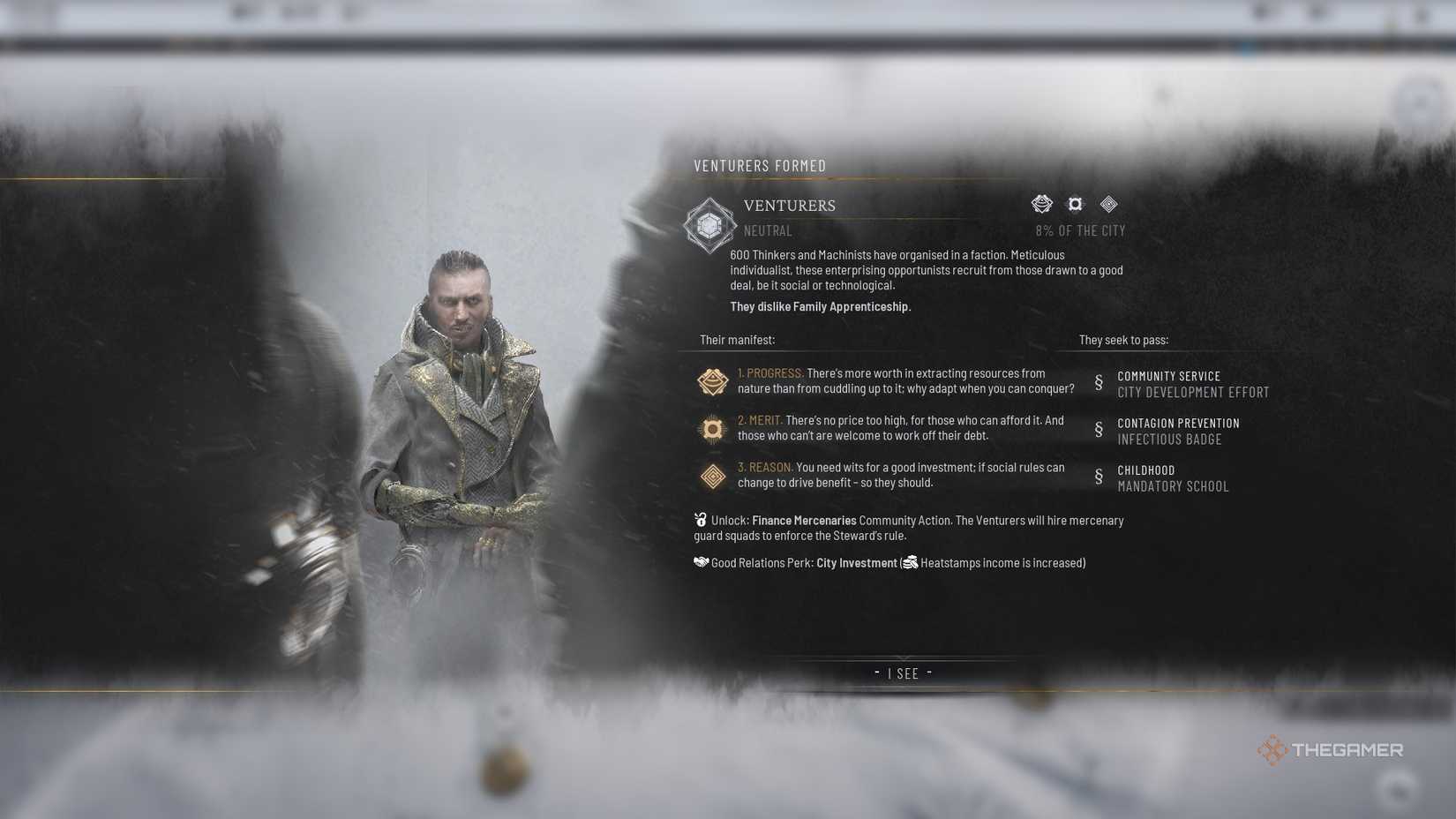This screenshot has width=1456, height=819.
Task: Click the Progress manifest diamond icon
Action: 711,381
